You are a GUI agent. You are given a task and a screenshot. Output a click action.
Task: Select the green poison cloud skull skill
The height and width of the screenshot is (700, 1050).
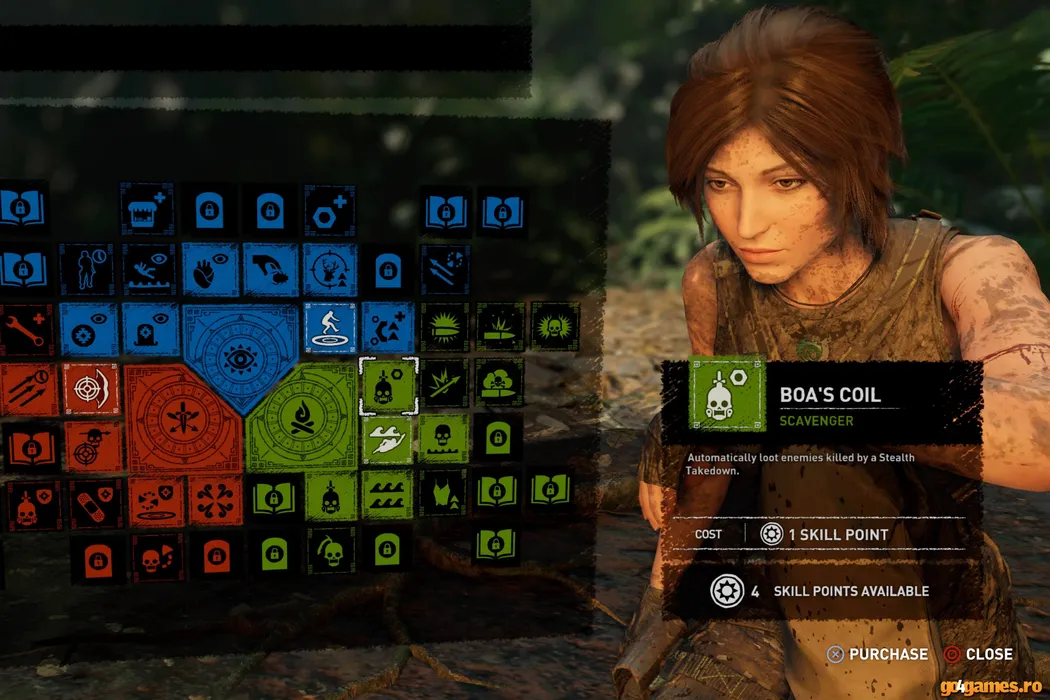(x=498, y=385)
